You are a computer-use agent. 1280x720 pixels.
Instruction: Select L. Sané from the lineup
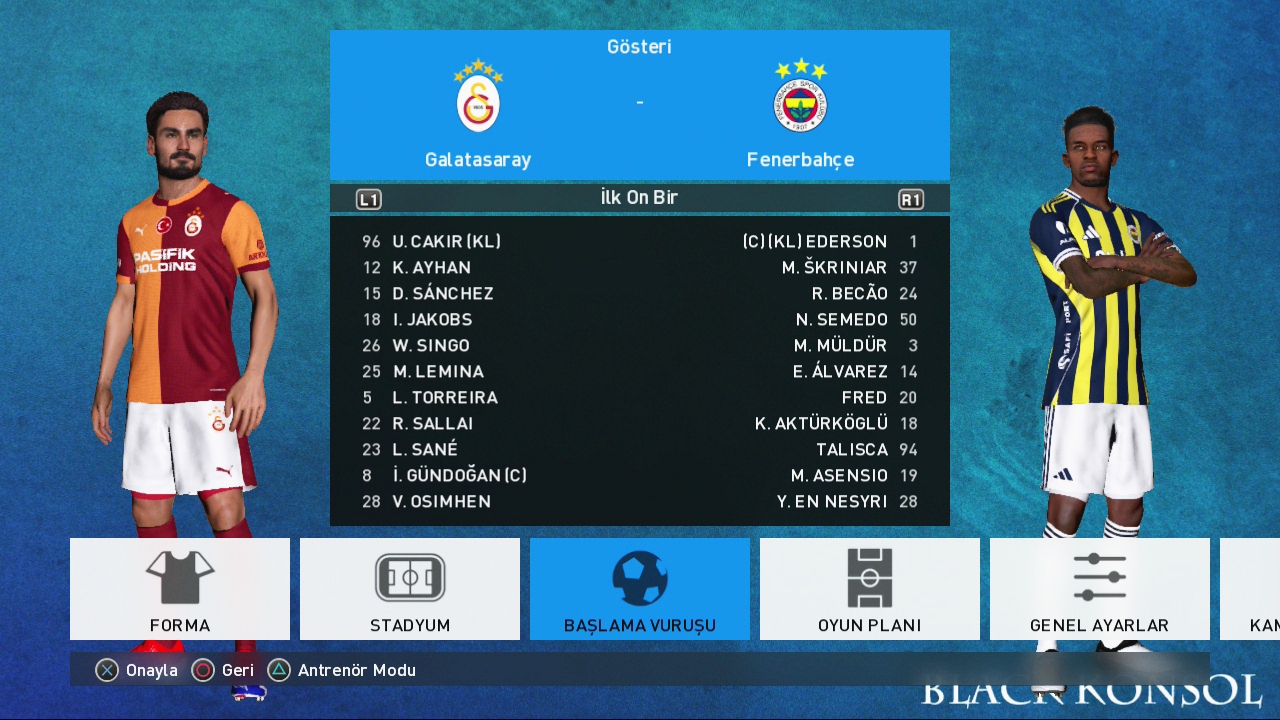tap(425, 449)
